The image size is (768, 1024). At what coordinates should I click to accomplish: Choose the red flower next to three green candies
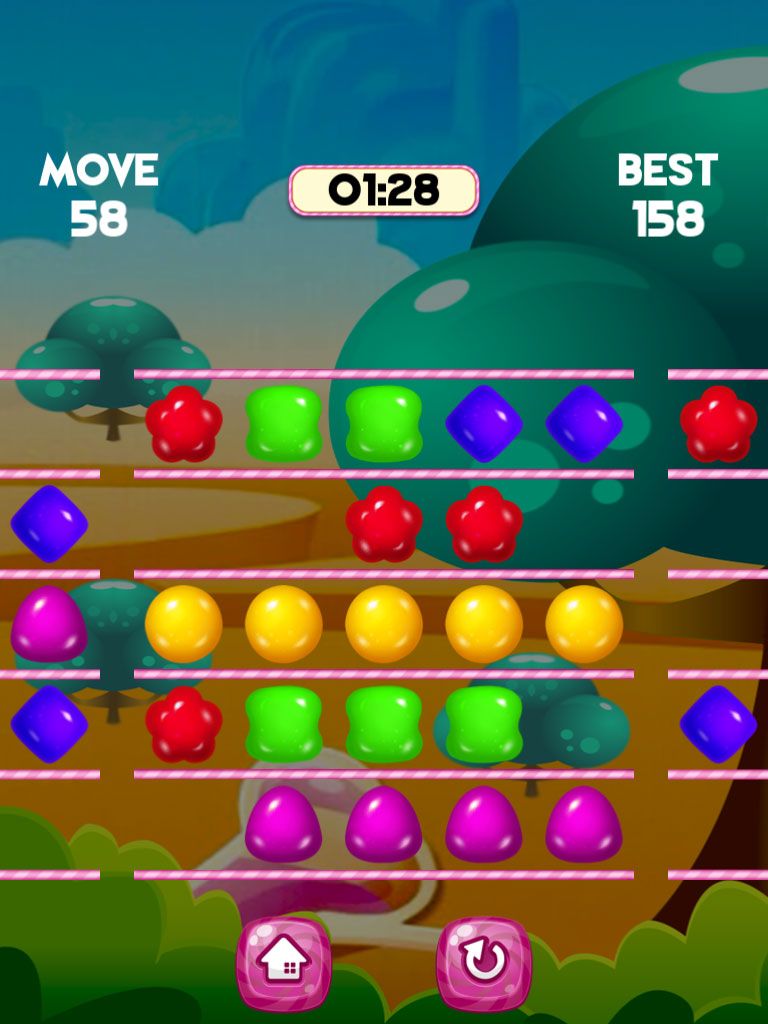click(x=184, y=724)
